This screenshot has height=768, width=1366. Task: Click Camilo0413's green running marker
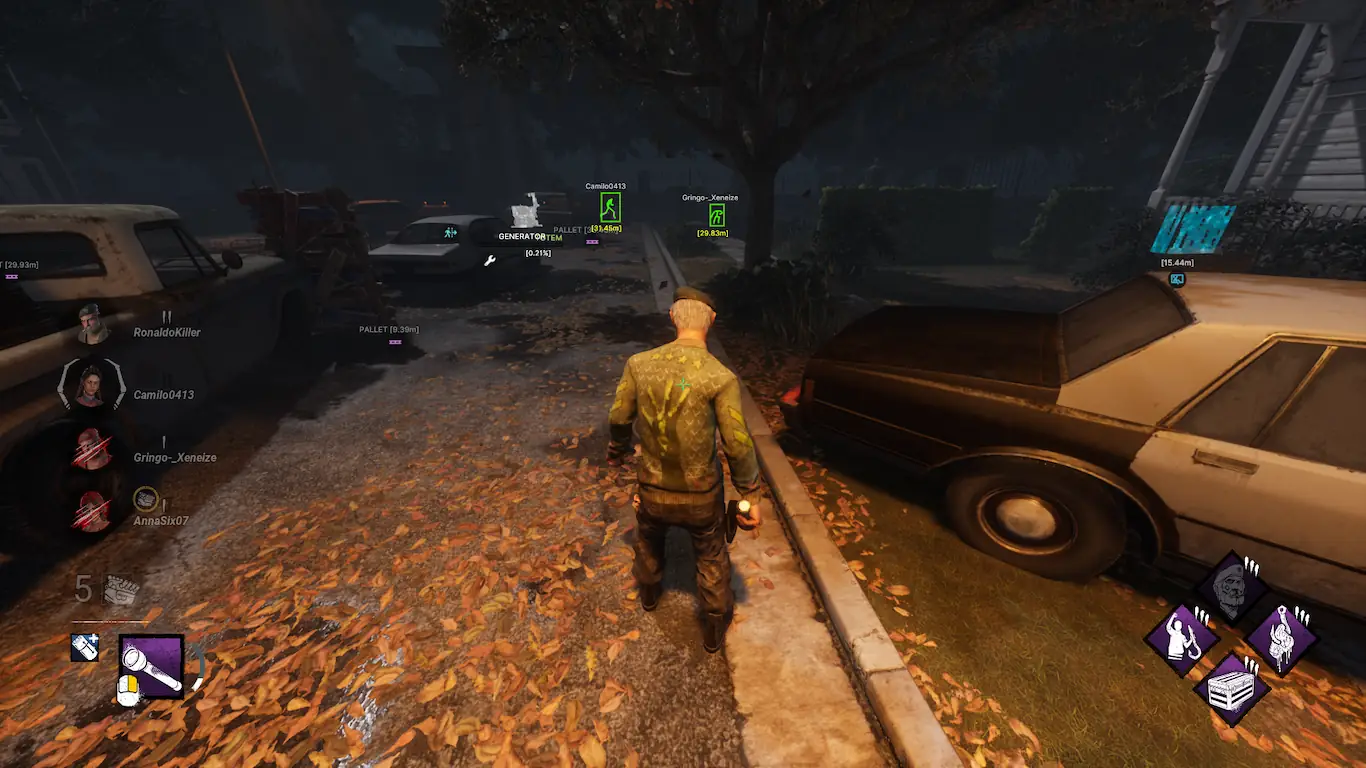click(x=610, y=208)
